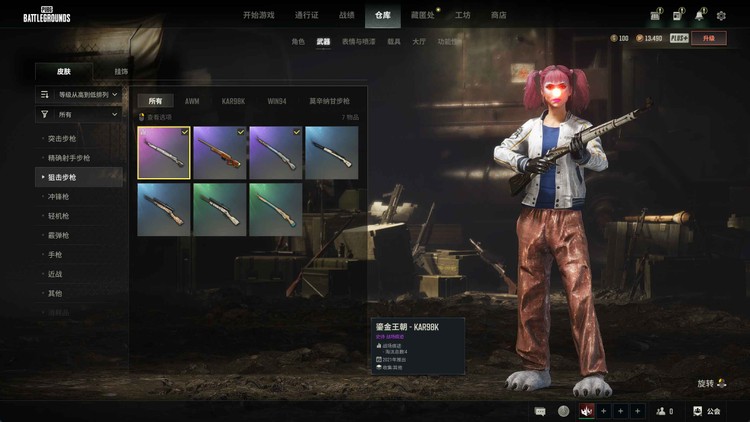Open the 商店 (Store) menu

(x=498, y=15)
